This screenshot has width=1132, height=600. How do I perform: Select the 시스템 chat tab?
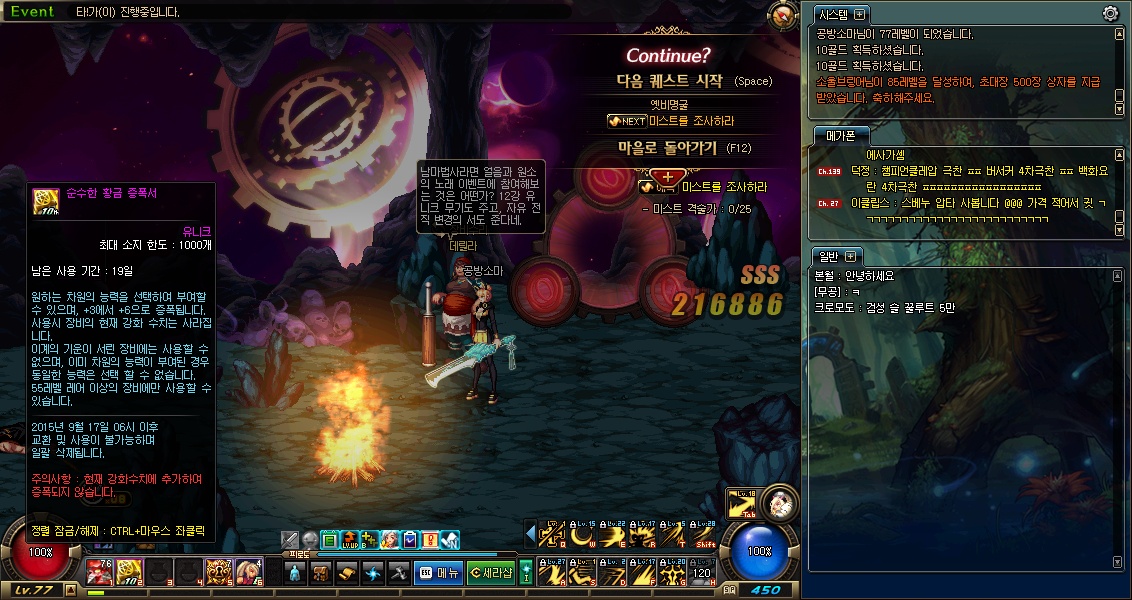833,14
